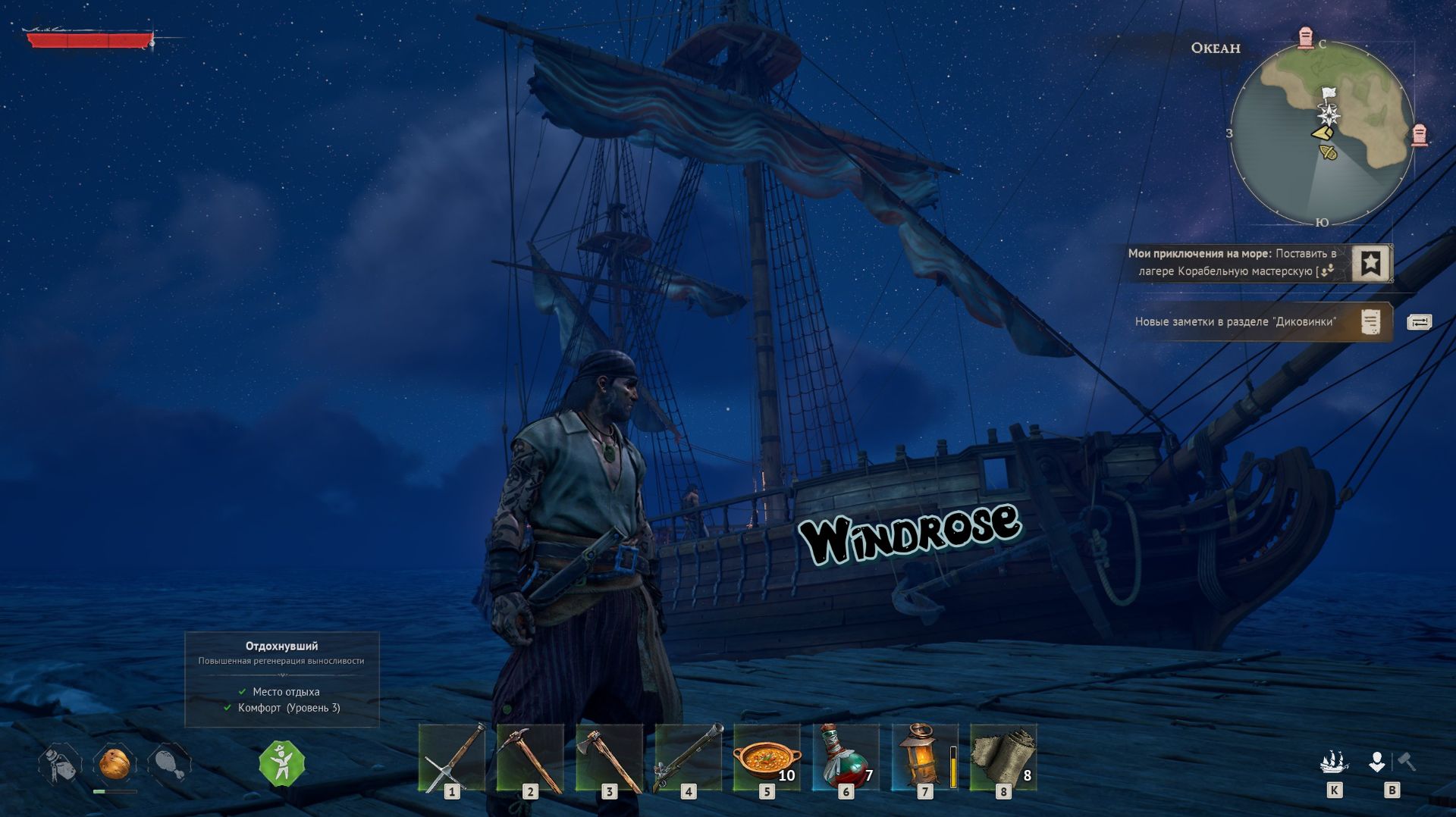Image resolution: width=1456 pixels, height=817 pixels.
Task: Choose the axe hotbar slot
Action: point(609,757)
